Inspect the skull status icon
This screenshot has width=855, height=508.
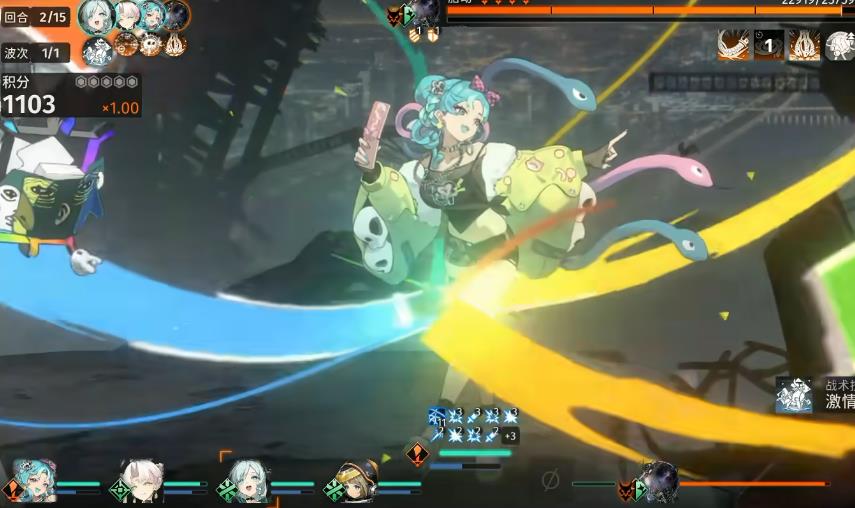coord(150,44)
